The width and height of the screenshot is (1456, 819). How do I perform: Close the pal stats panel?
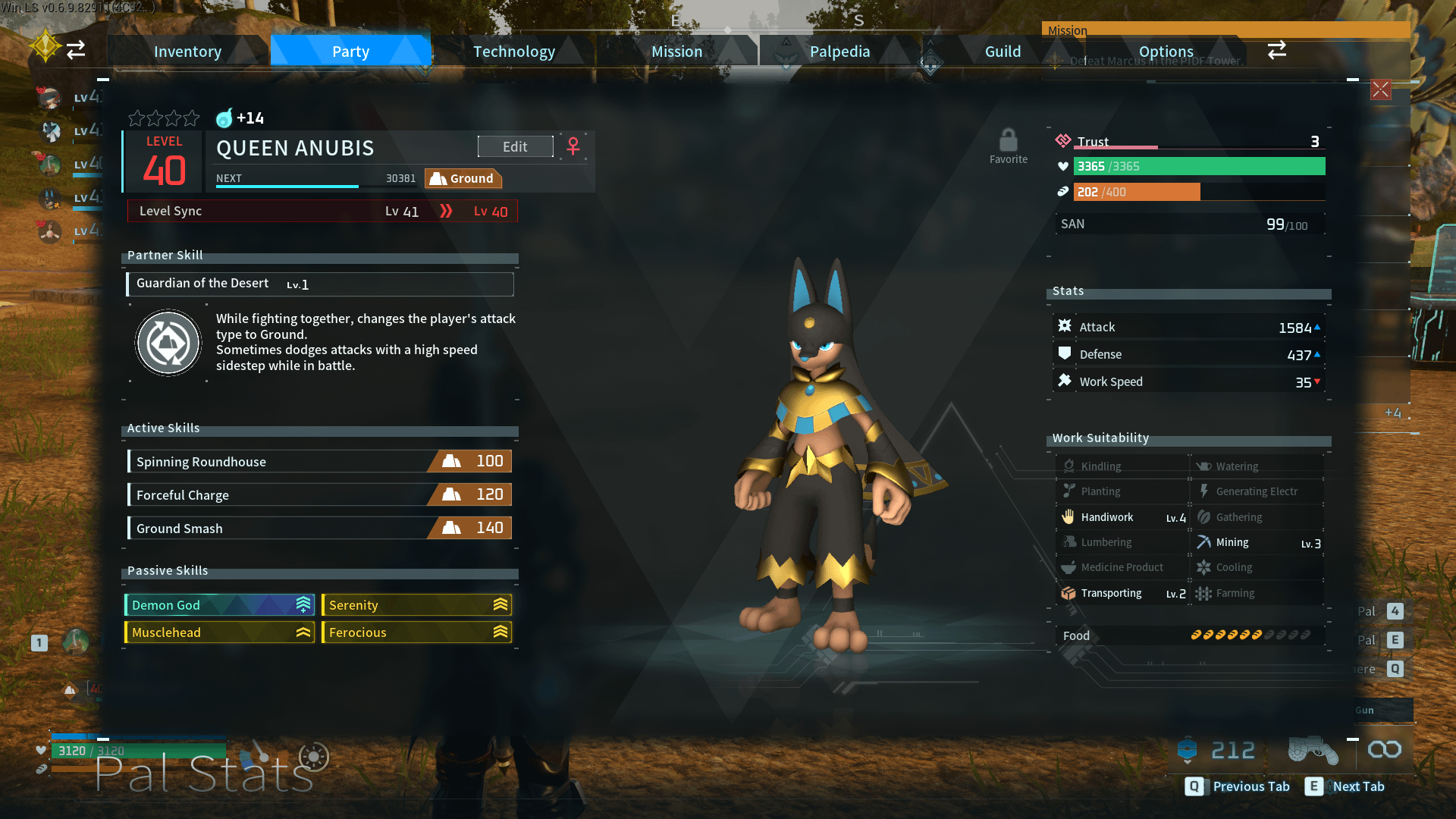click(x=1380, y=90)
